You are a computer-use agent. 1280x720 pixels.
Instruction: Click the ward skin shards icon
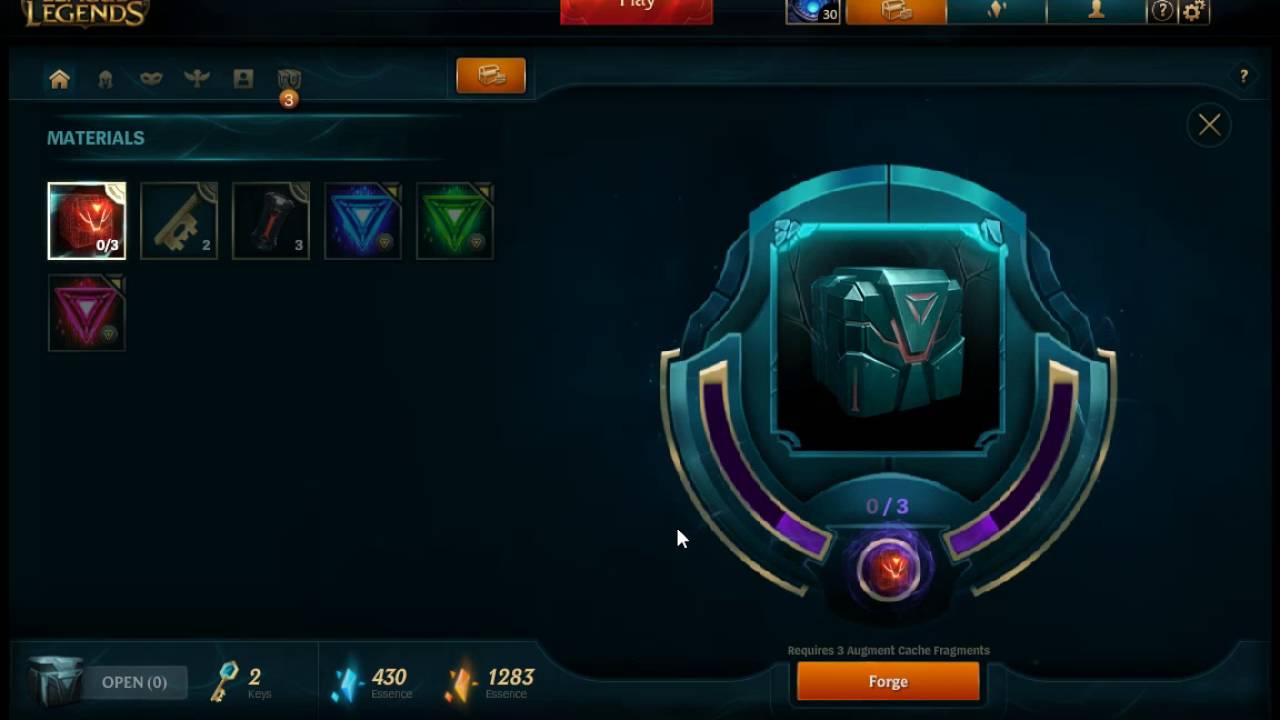(197, 78)
